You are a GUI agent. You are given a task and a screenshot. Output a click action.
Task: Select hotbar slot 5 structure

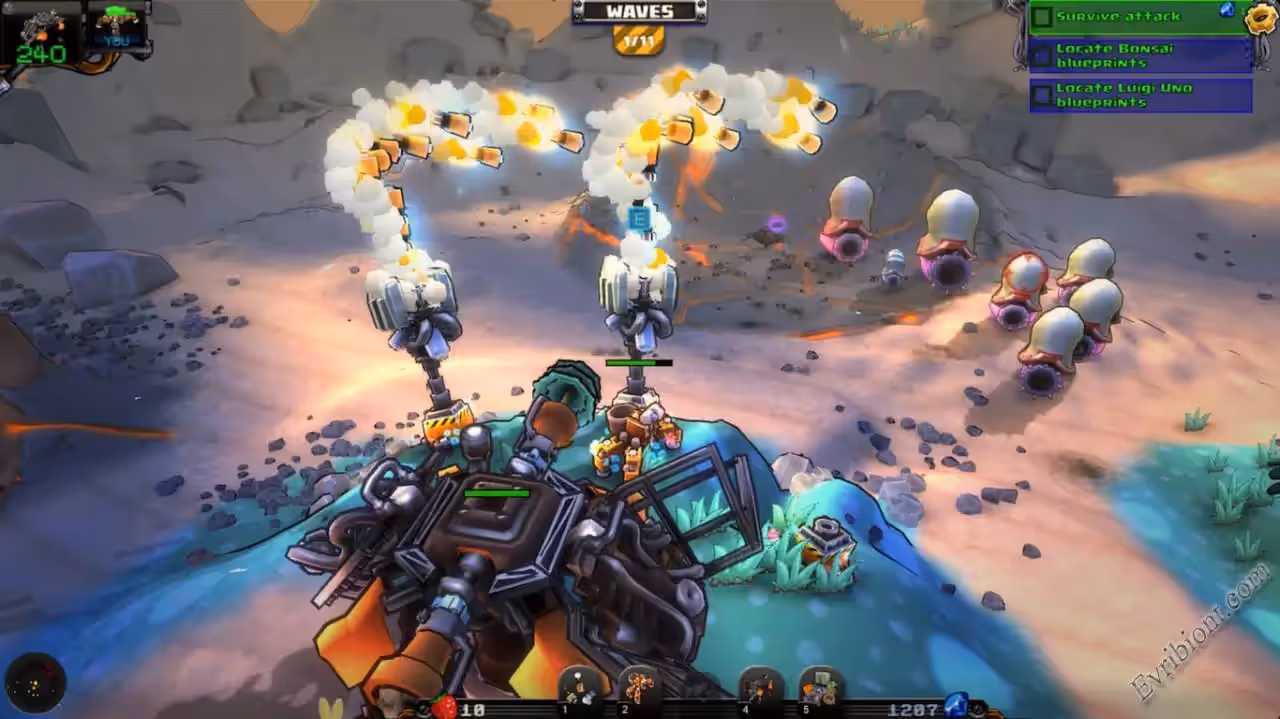(x=820, y=687)
